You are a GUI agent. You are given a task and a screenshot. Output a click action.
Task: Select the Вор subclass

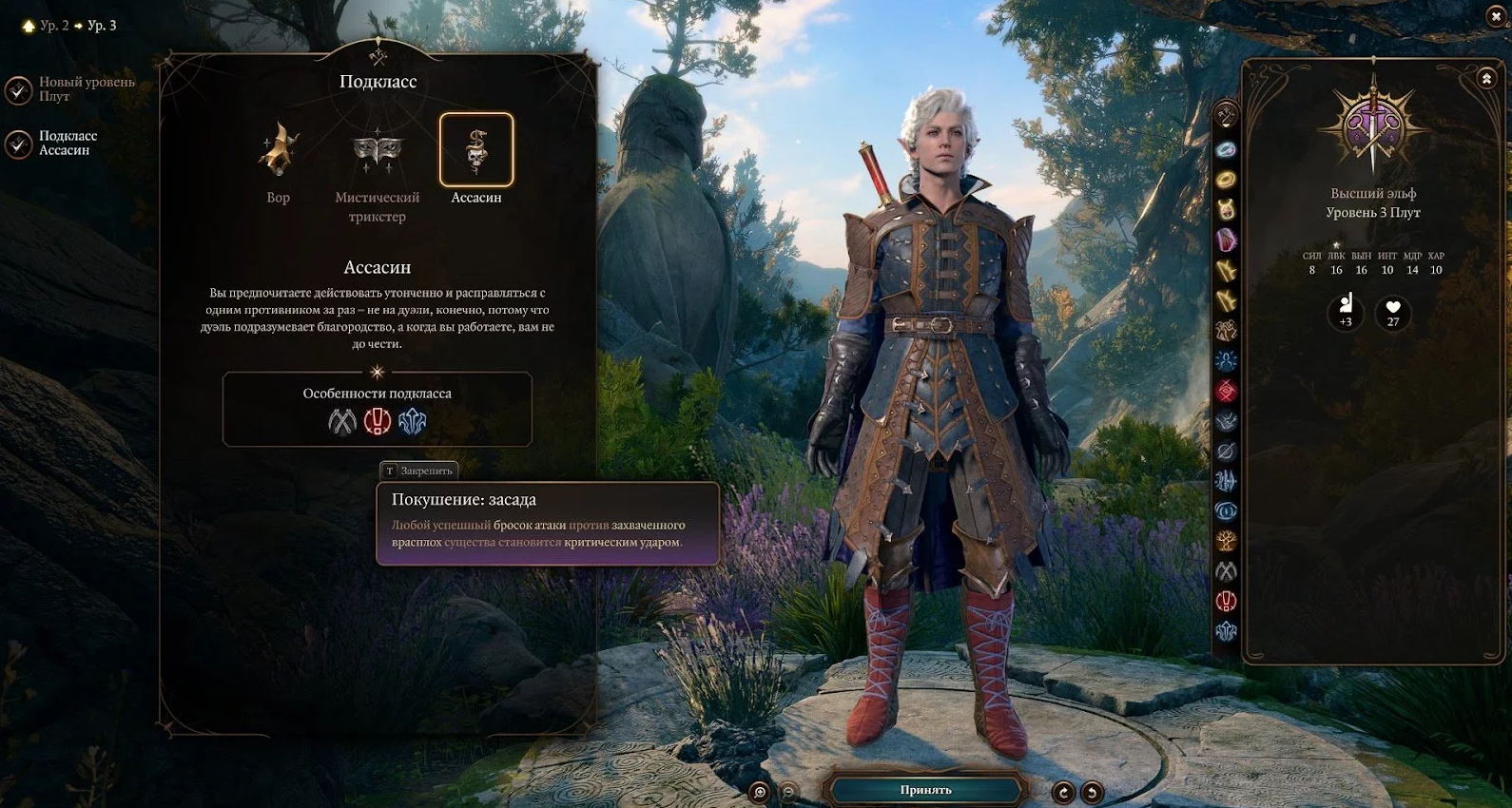(x=279, y=151)
